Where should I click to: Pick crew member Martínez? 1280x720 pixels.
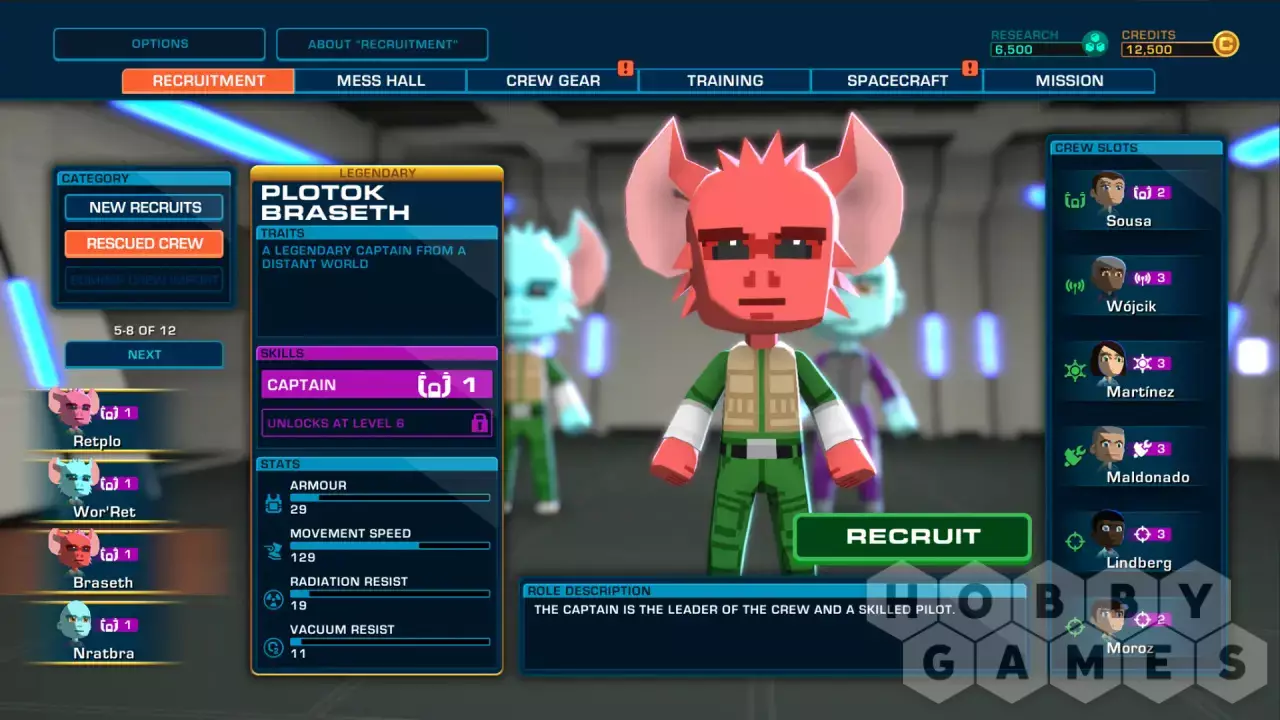(x=1130, y=371)
